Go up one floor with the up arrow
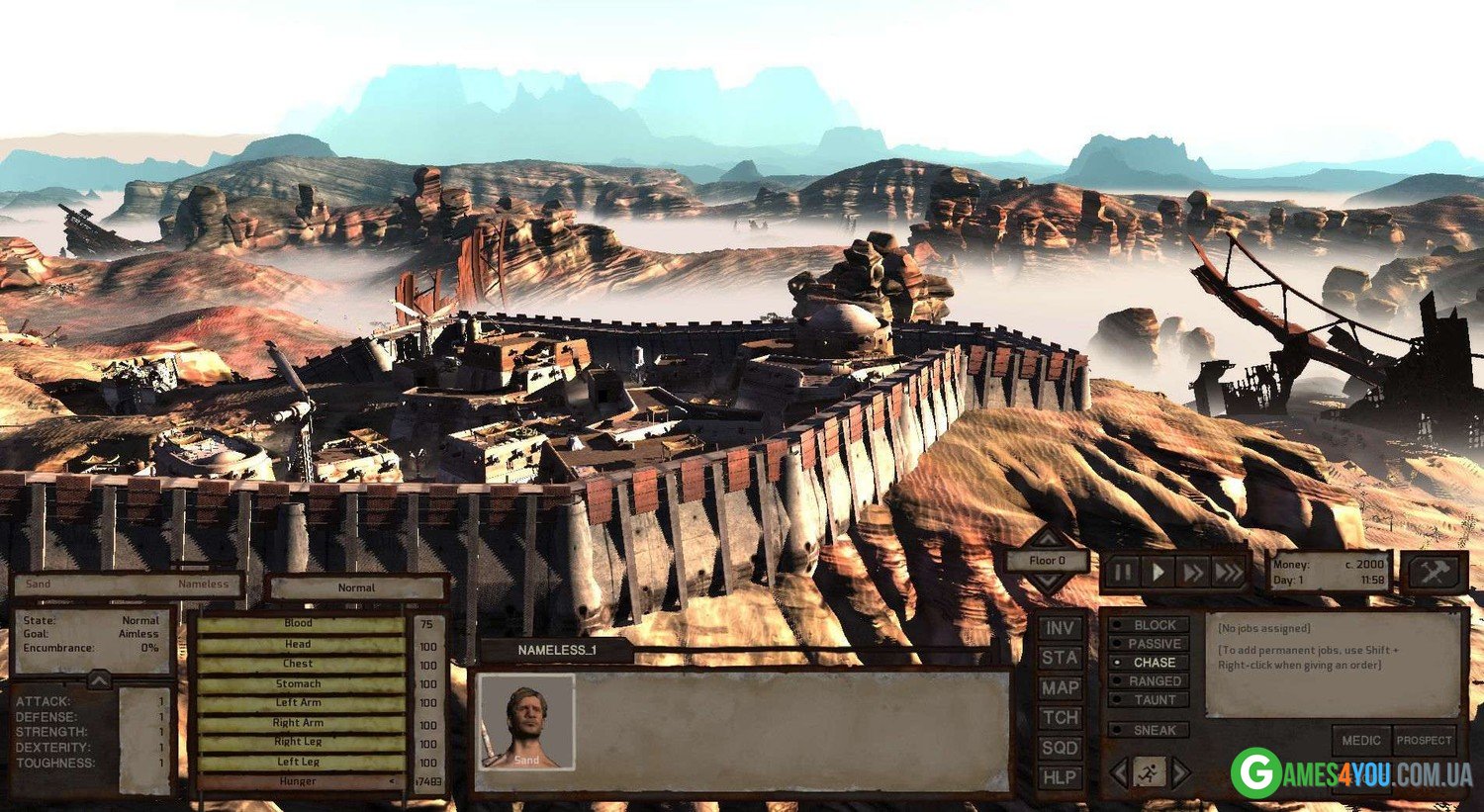This screenshot has height=812, width=1484. 1047,539
